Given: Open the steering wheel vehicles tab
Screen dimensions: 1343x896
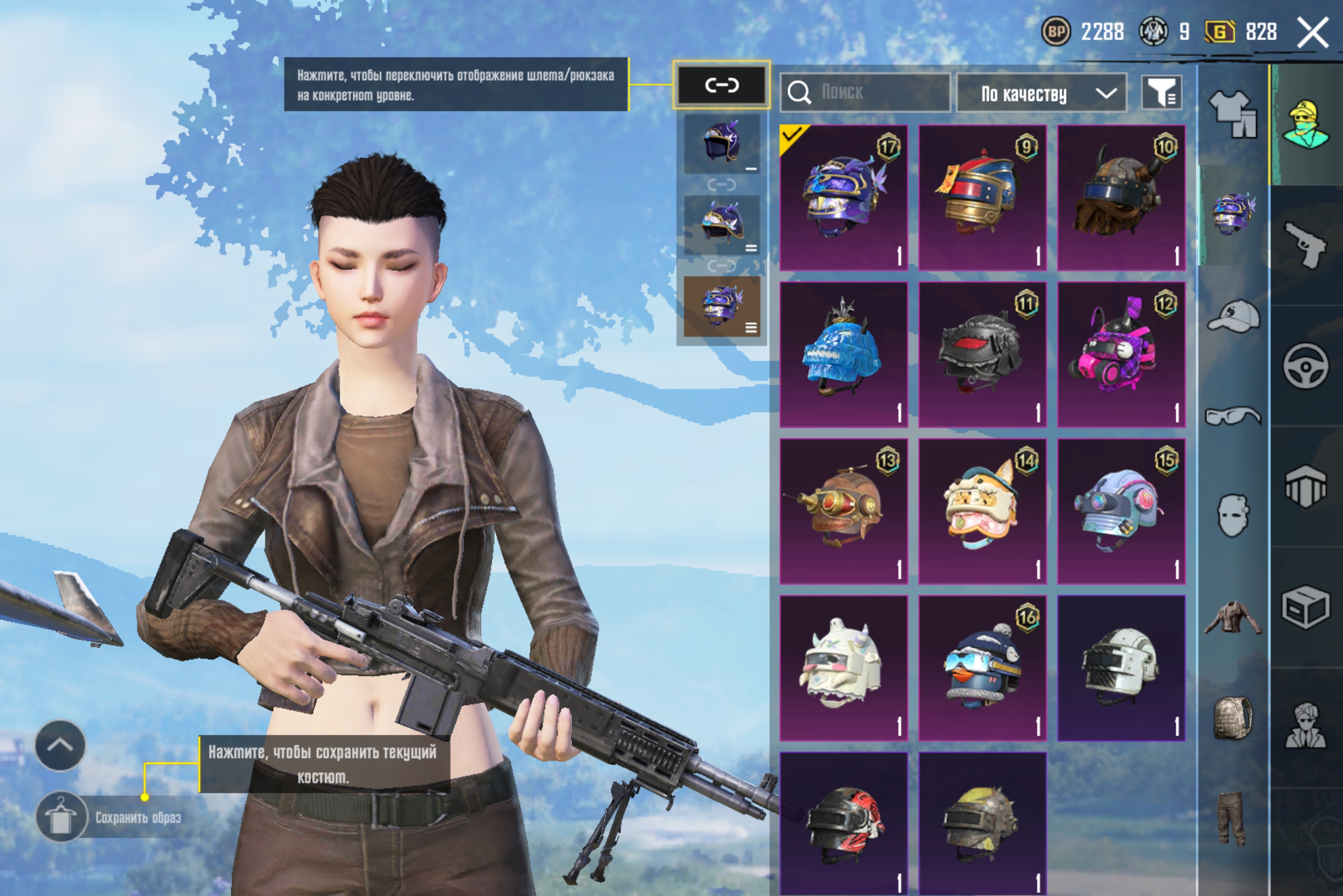Looking at the screenshot, I should click(1305, 366).
